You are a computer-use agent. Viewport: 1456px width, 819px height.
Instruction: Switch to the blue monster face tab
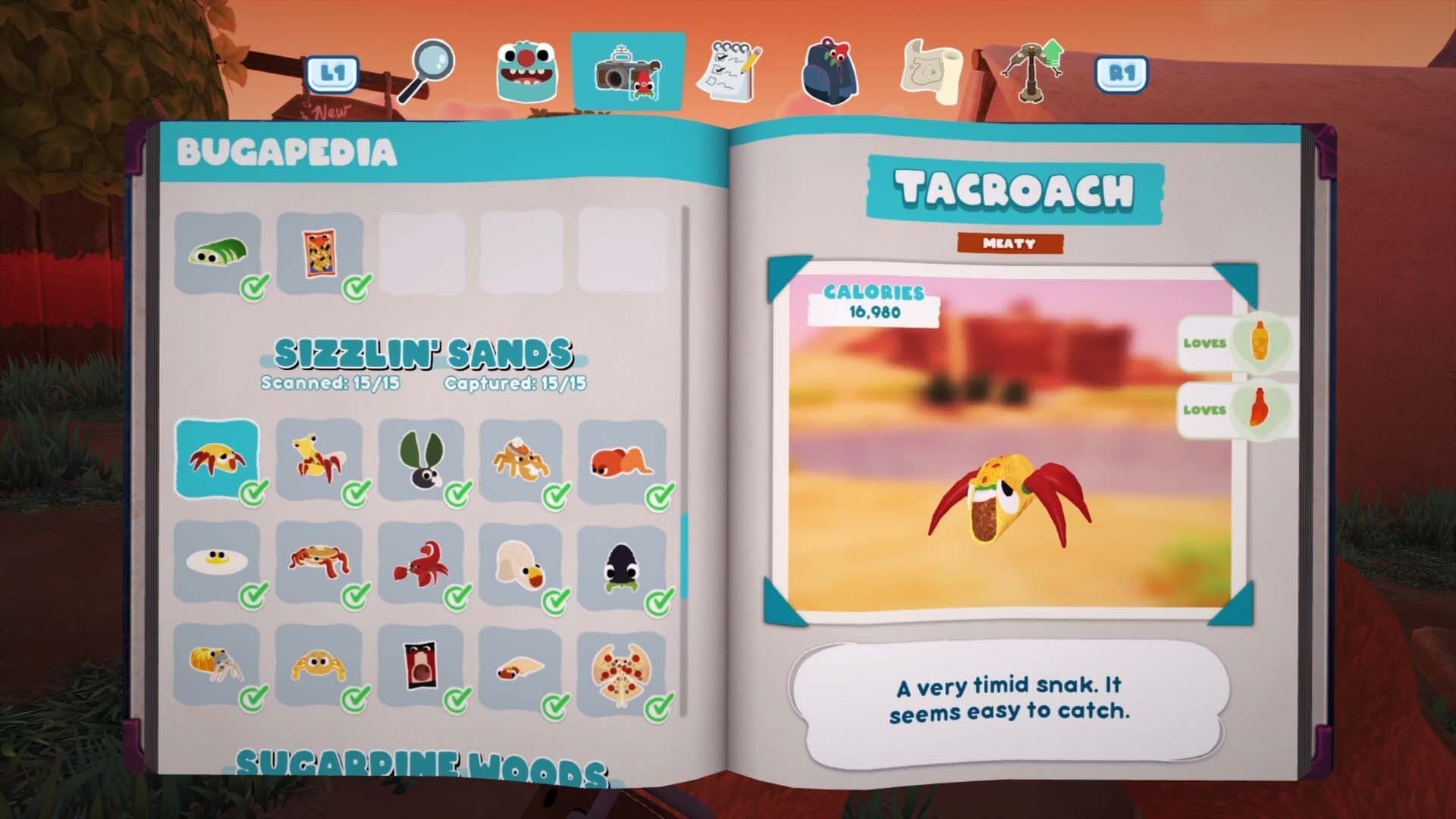click(527, 72)
